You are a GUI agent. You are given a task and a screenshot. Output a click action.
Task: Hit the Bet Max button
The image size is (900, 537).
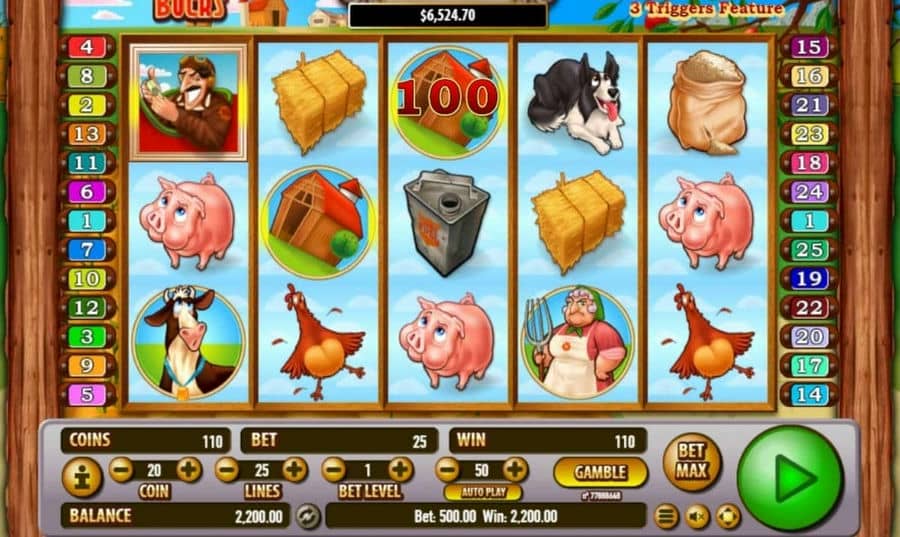(692, 462)
